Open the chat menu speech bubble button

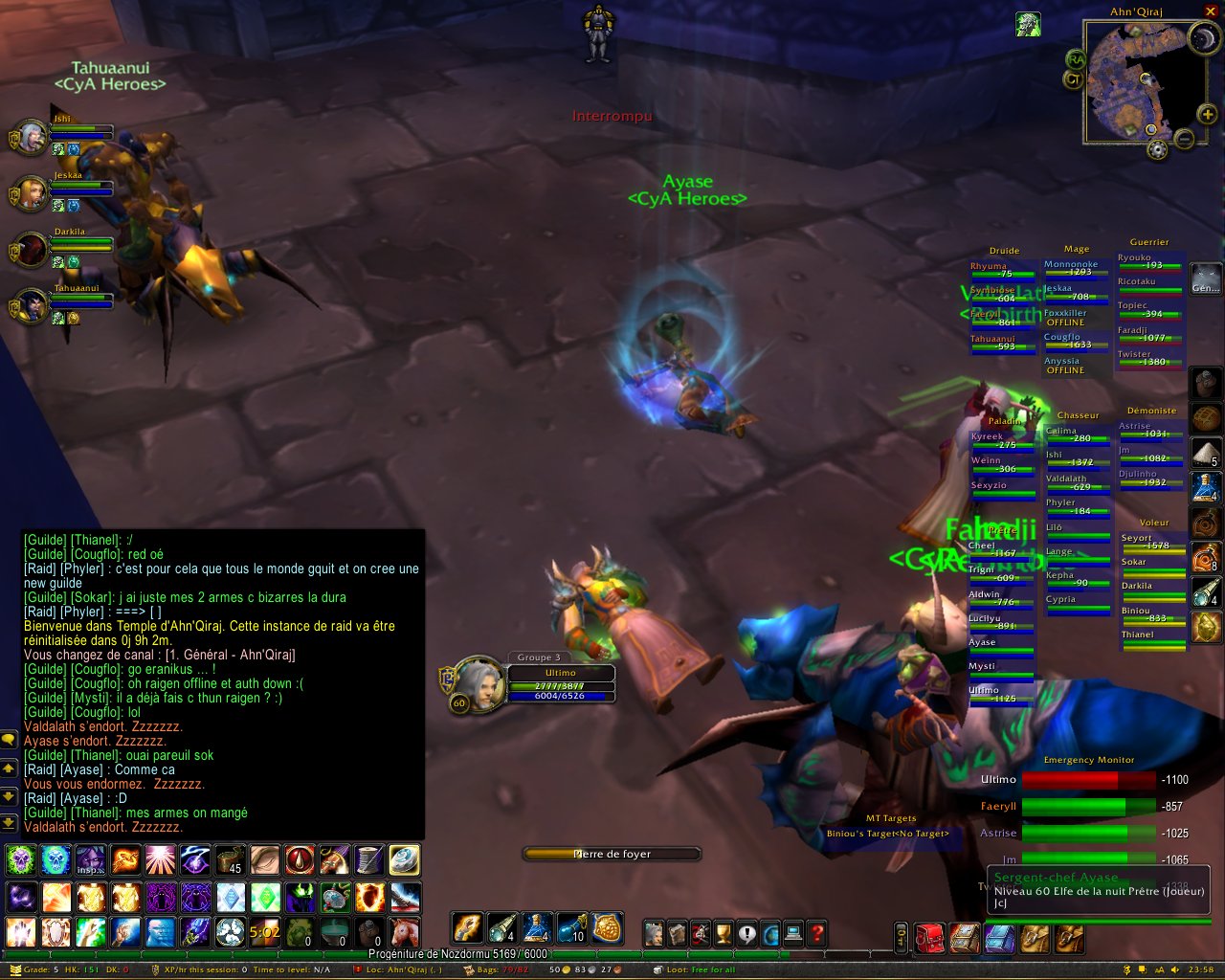[x=9, y=739]
